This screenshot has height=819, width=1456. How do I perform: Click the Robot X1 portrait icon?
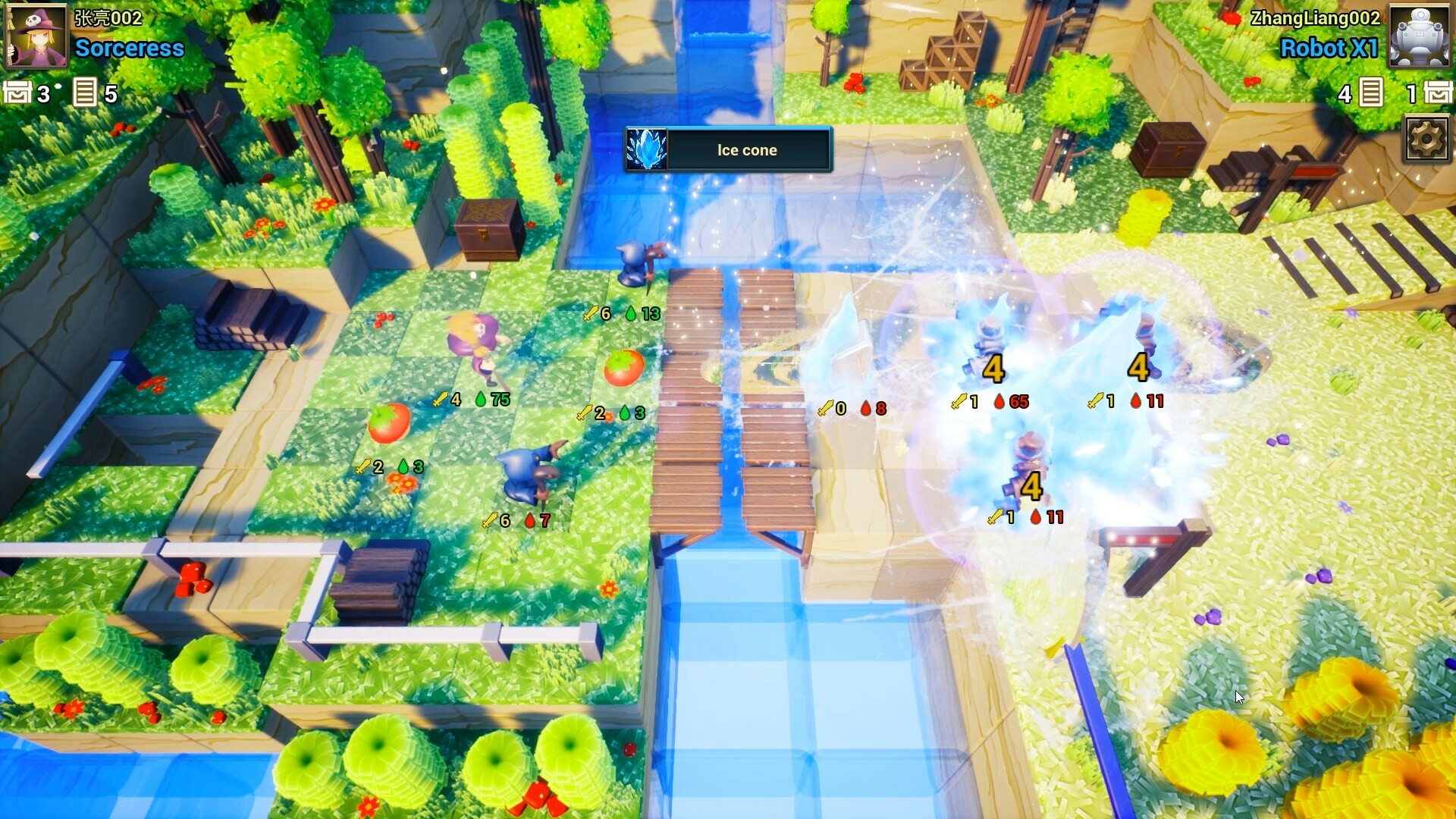pos(1420,36)
